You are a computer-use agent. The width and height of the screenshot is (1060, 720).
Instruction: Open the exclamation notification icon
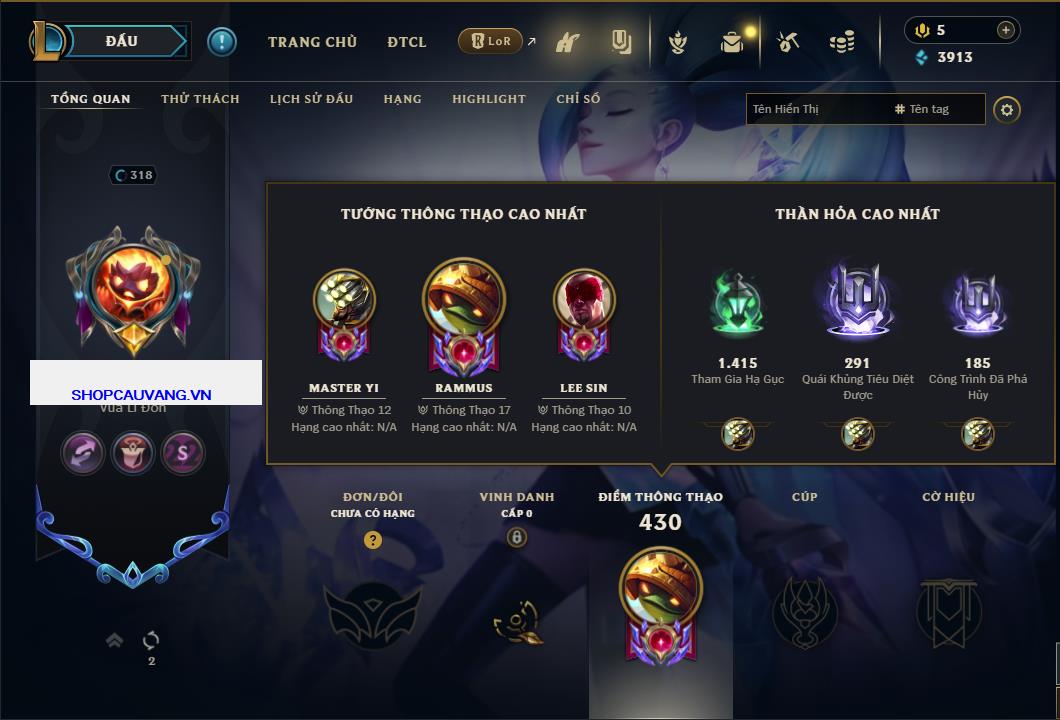coord(221,42)
